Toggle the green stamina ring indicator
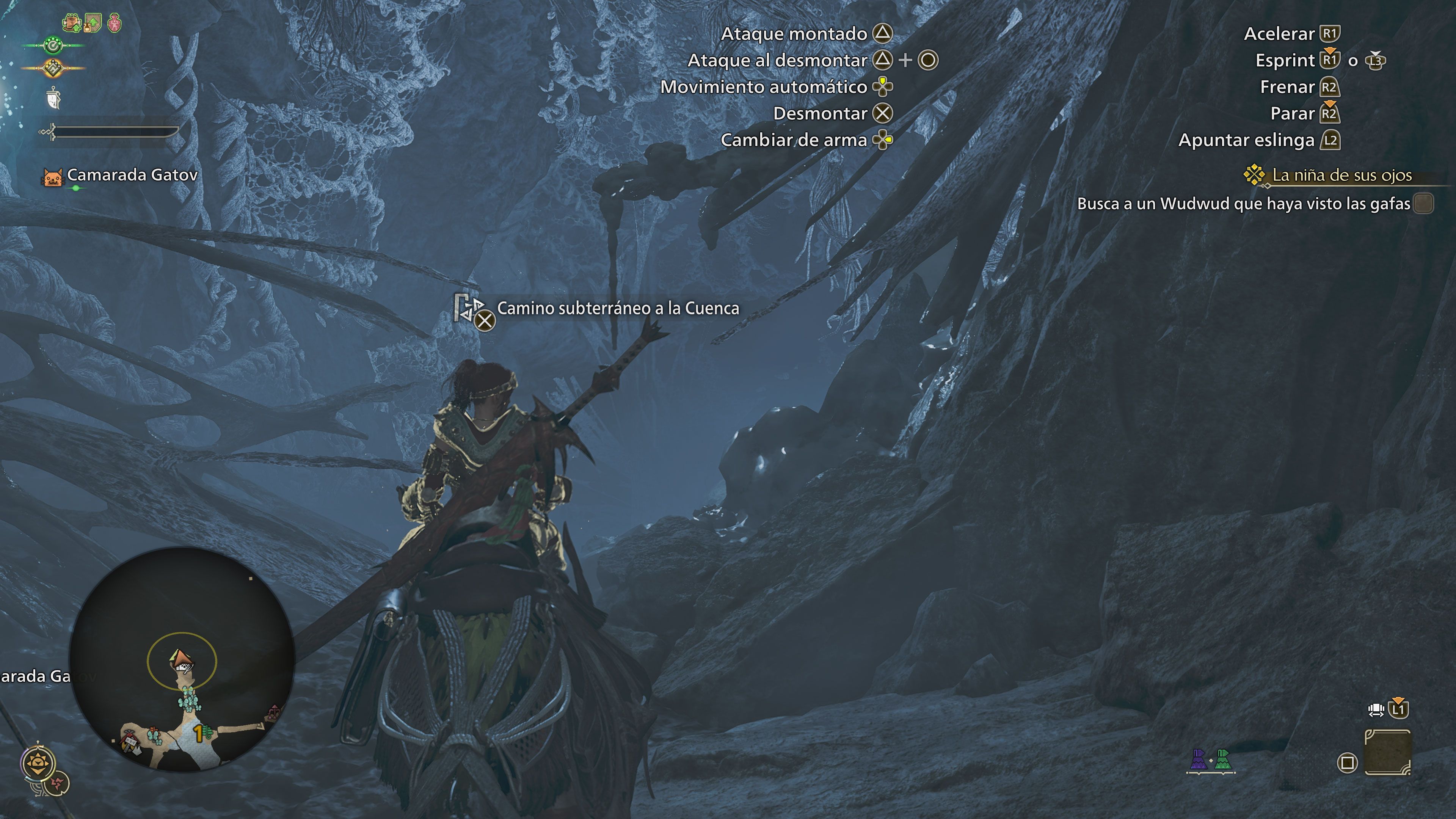 (54, 46)
